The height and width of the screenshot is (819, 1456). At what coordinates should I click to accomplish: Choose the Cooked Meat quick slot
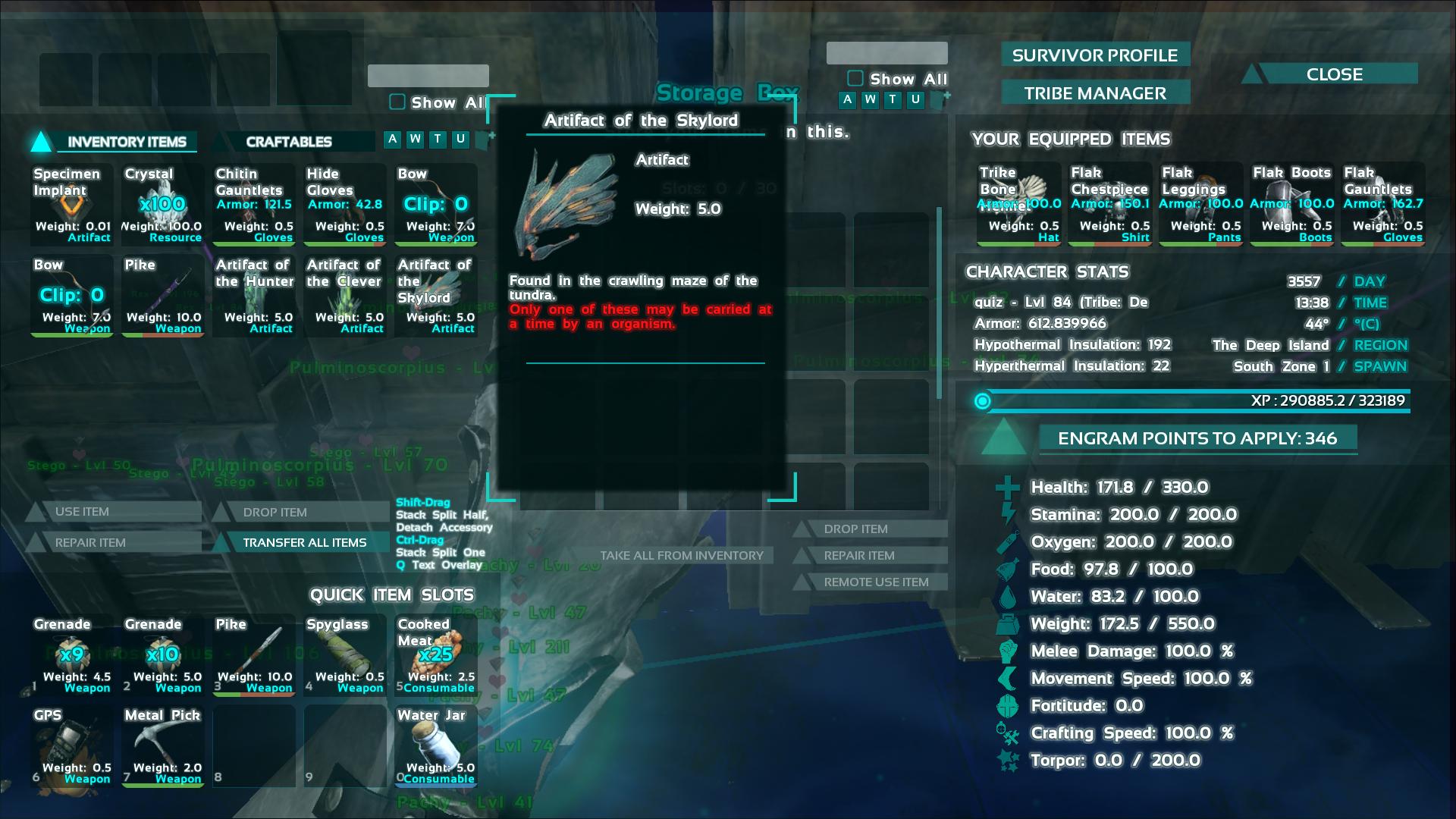[436, 655]
